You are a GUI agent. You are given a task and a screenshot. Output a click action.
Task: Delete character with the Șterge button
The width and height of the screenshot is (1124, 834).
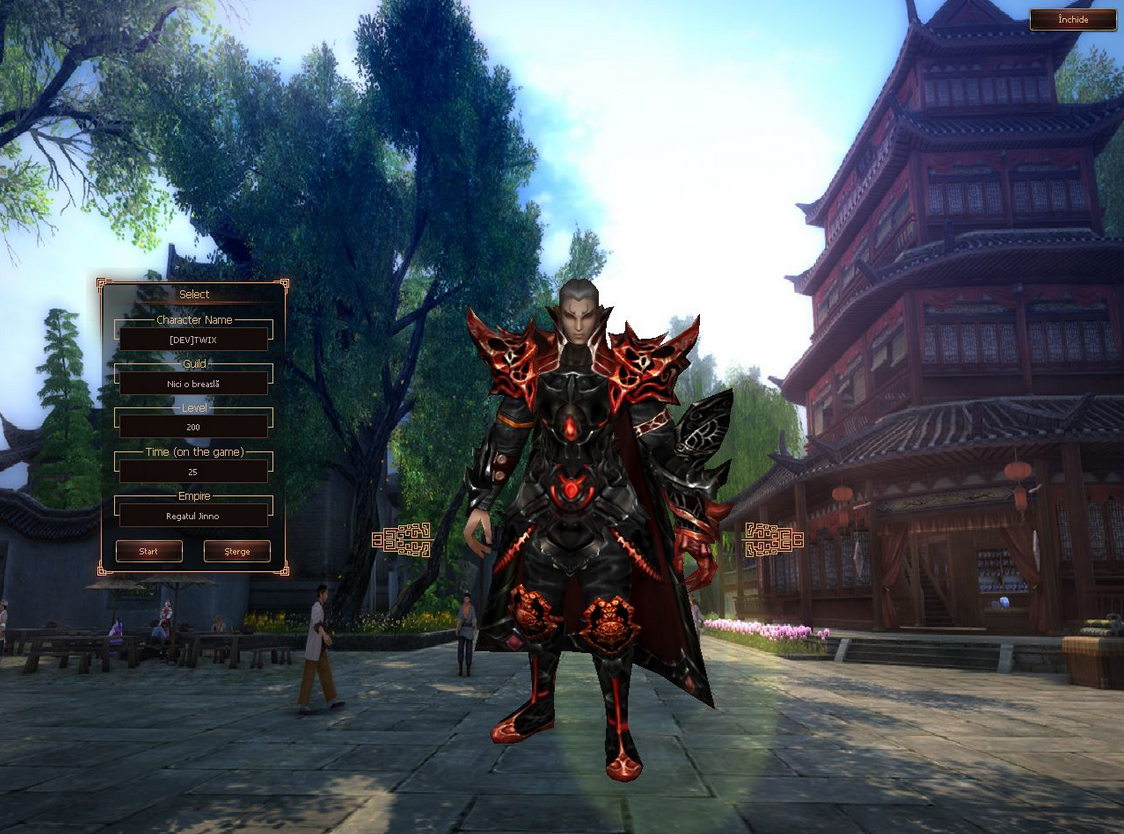pos(237,551)
